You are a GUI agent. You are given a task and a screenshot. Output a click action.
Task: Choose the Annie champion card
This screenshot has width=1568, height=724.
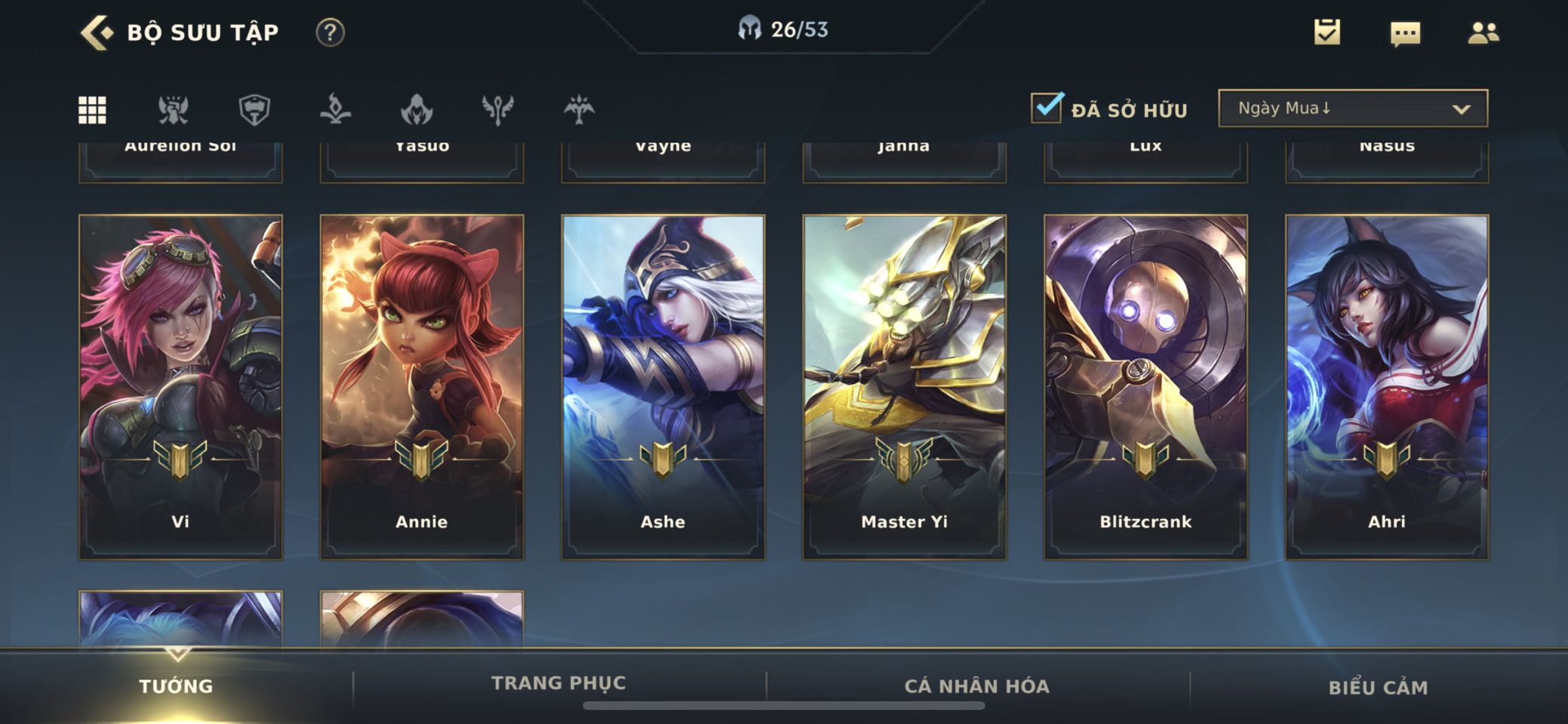pos(422,387)
